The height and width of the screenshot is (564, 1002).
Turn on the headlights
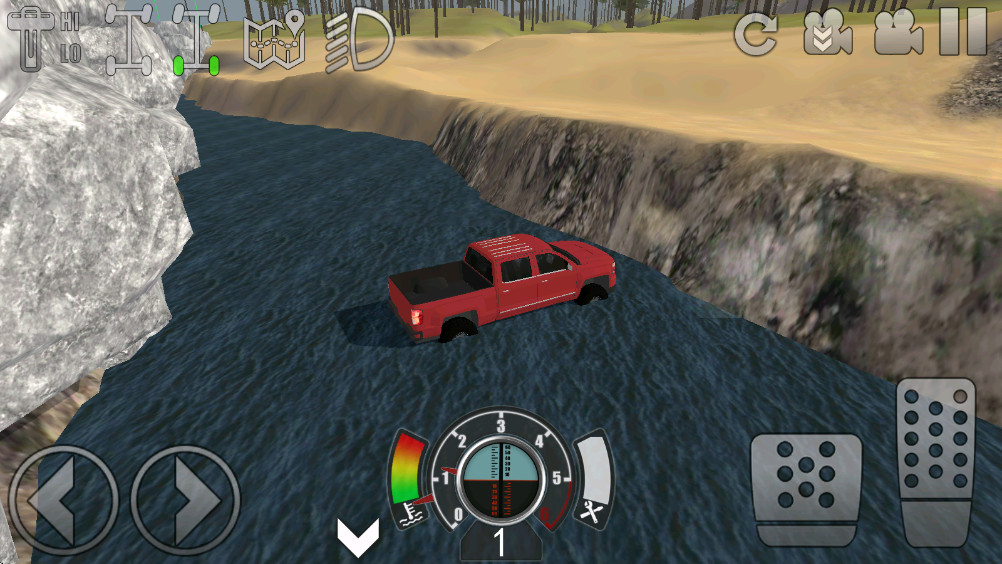pyautogui.click(x=358, y=38)
